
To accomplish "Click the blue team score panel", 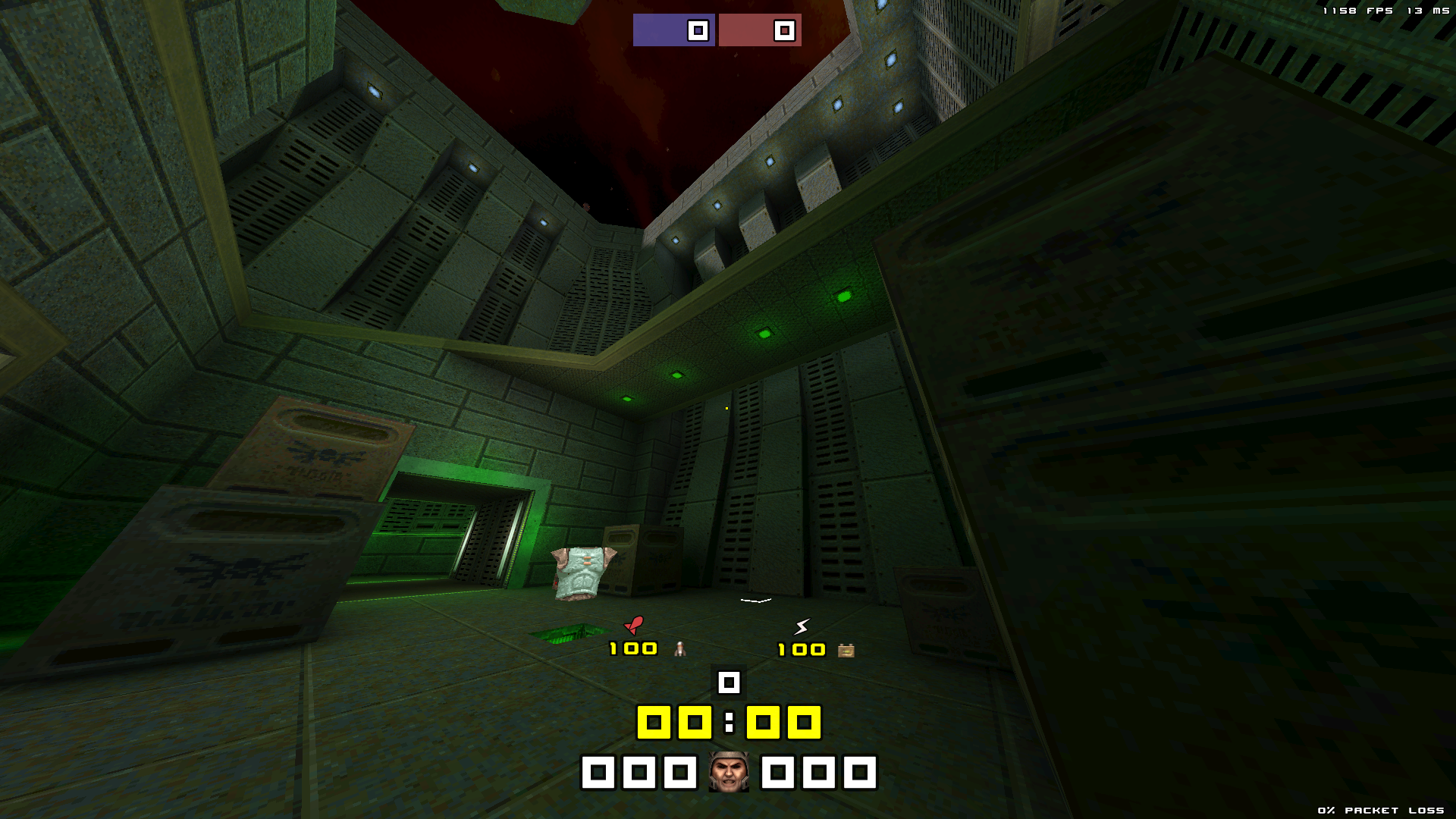I will pos(673,30).
